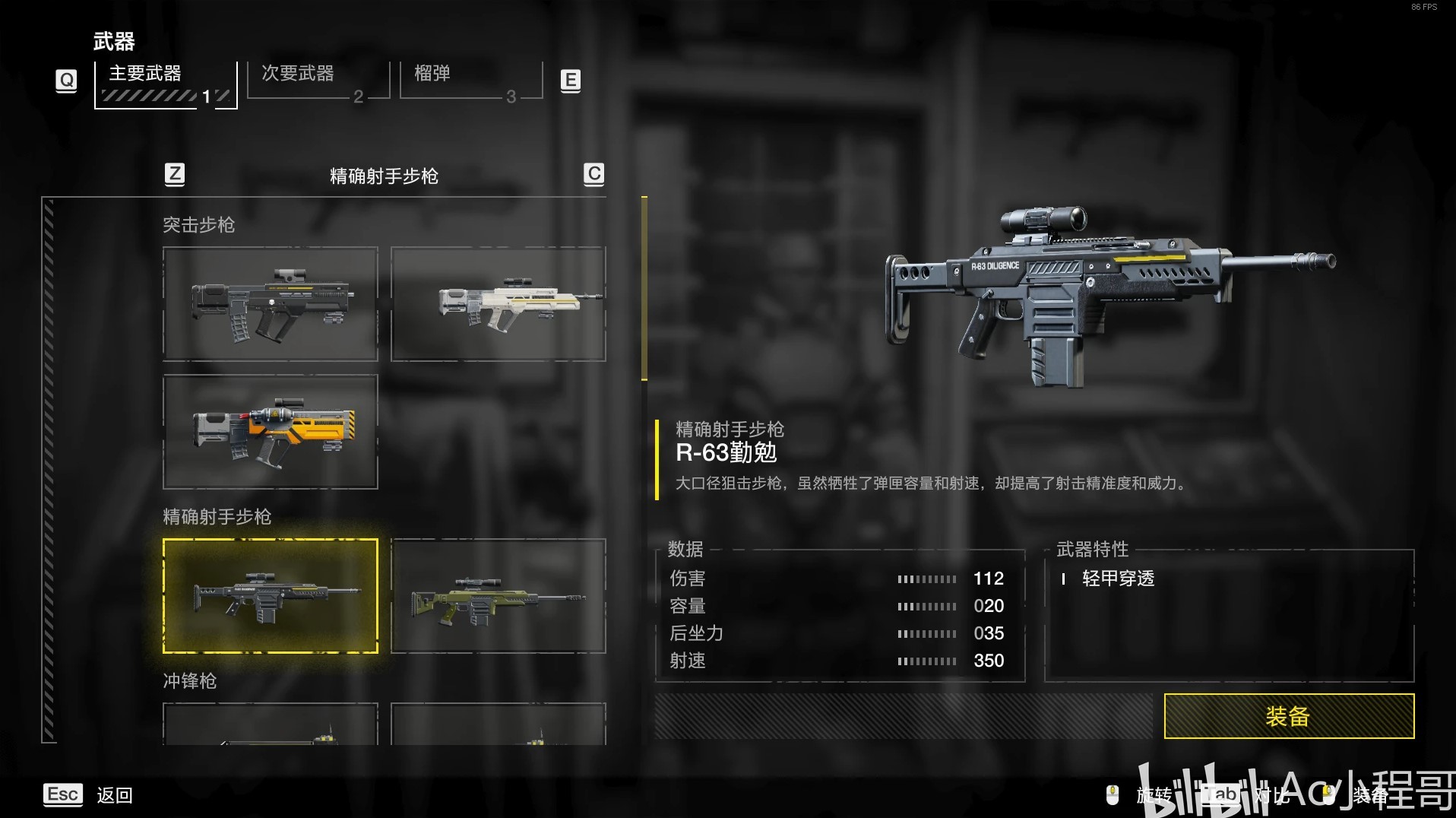Open the 次要武器 tab
Viewport: 1456px width, 818px height.
(318, 80)
